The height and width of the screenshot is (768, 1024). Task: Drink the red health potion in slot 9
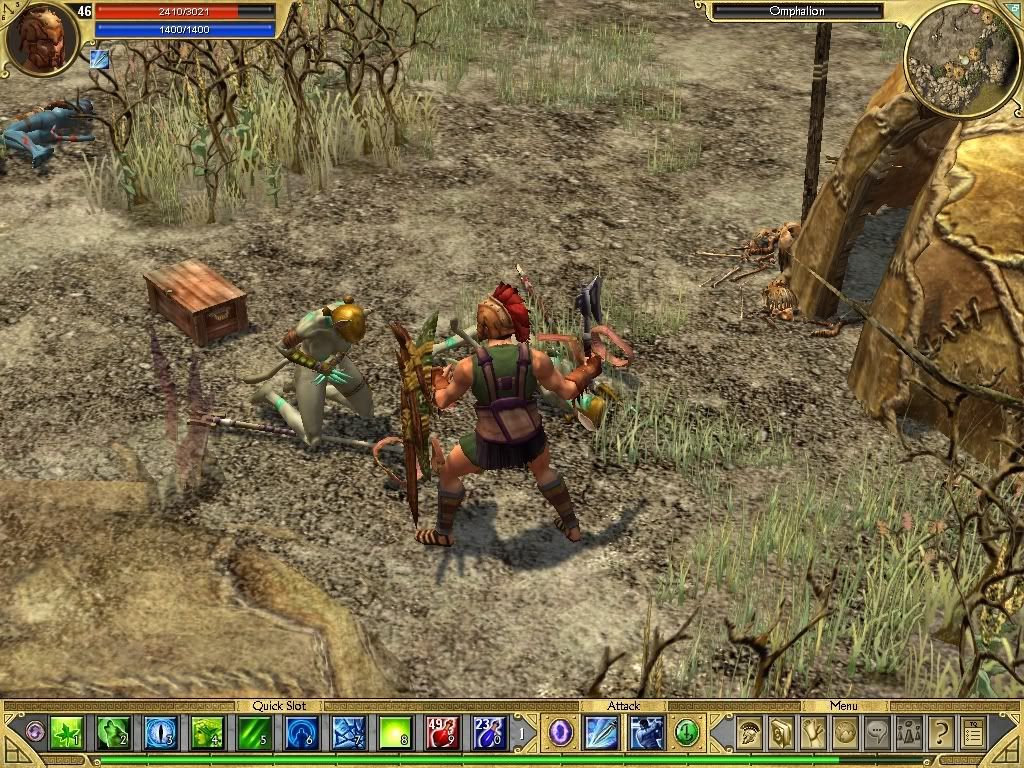[442, 734]
